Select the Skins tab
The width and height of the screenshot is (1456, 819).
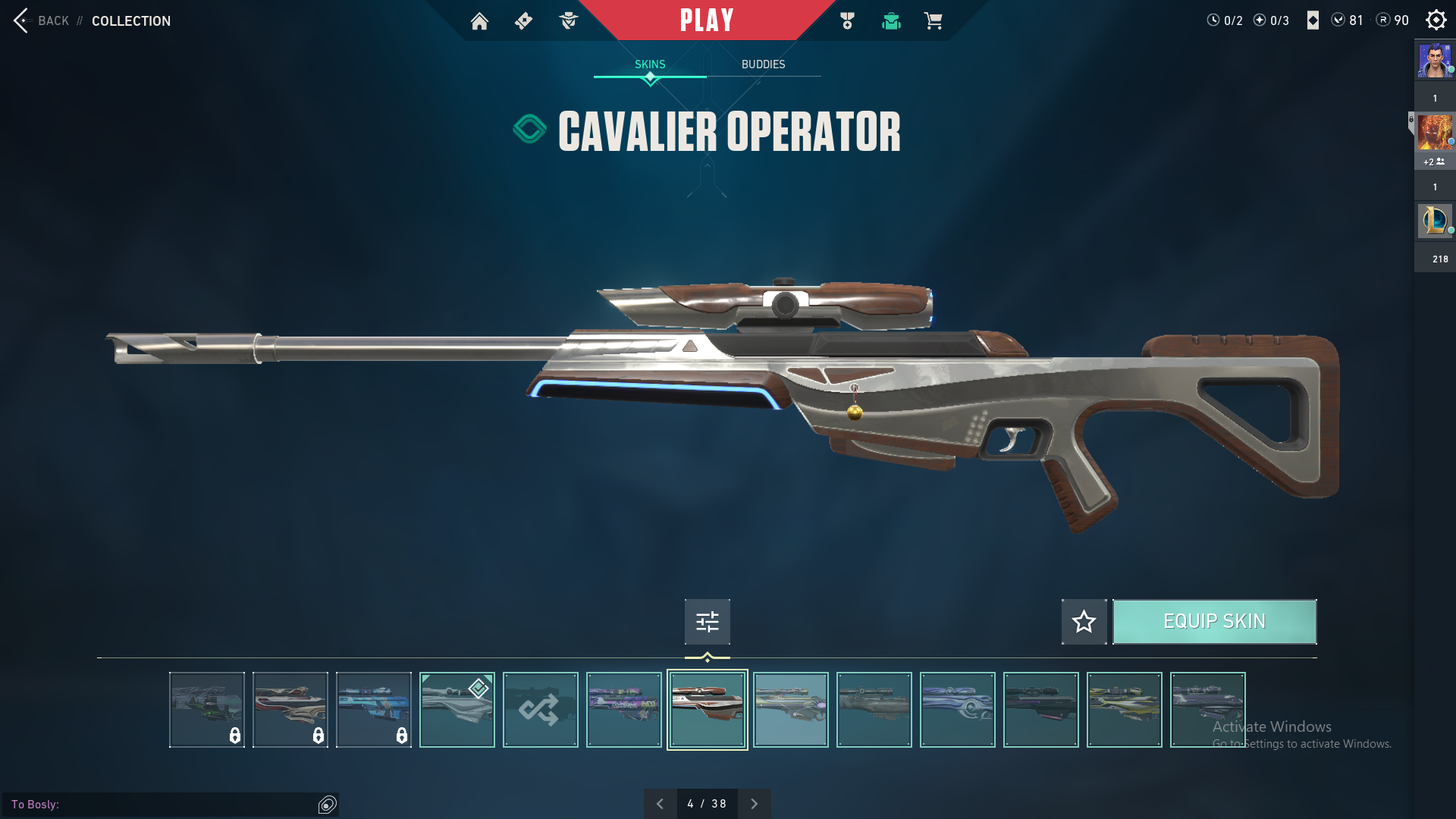tap(650, 64)
